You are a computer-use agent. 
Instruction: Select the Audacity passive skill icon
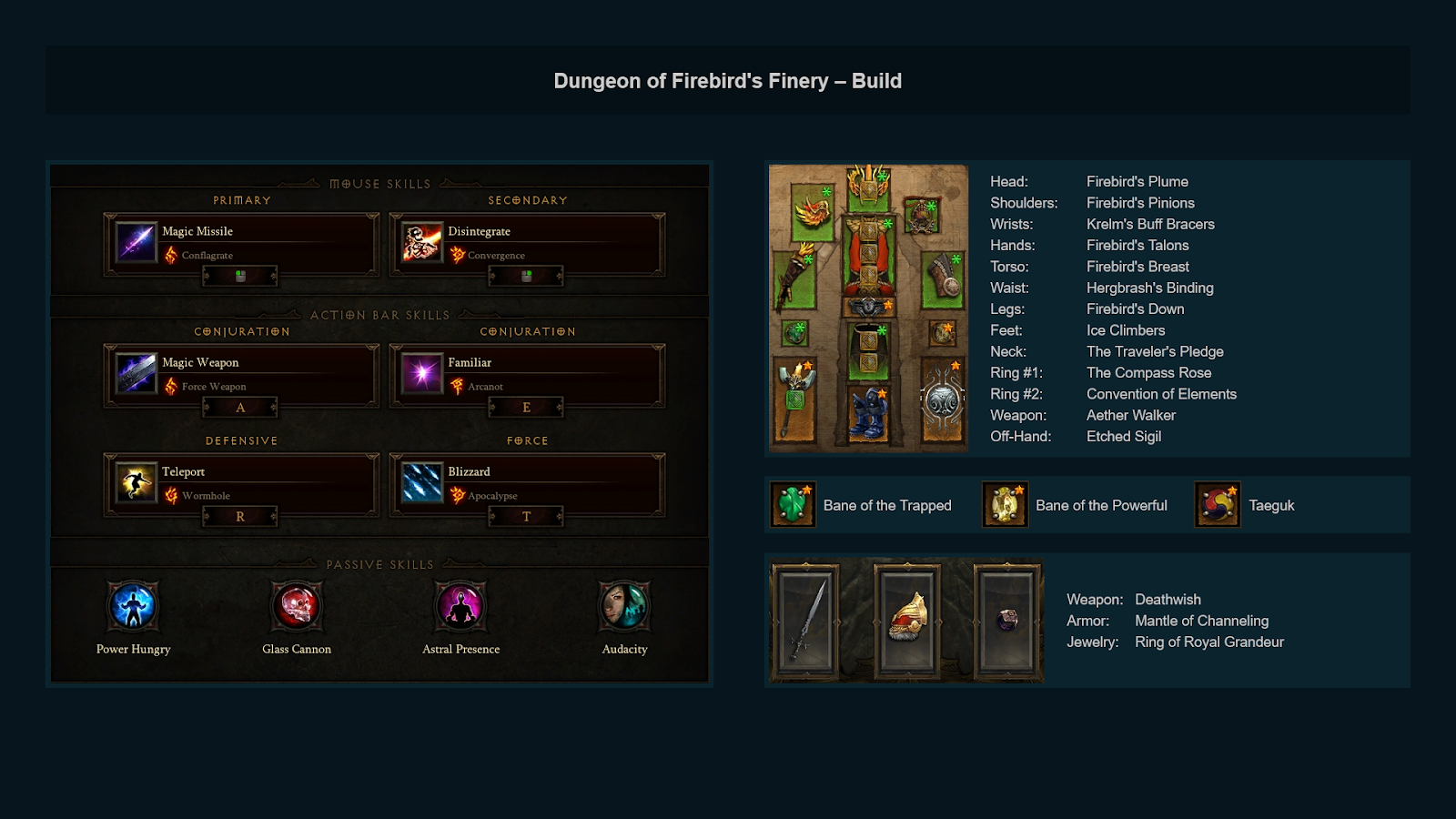pos(624,605)
